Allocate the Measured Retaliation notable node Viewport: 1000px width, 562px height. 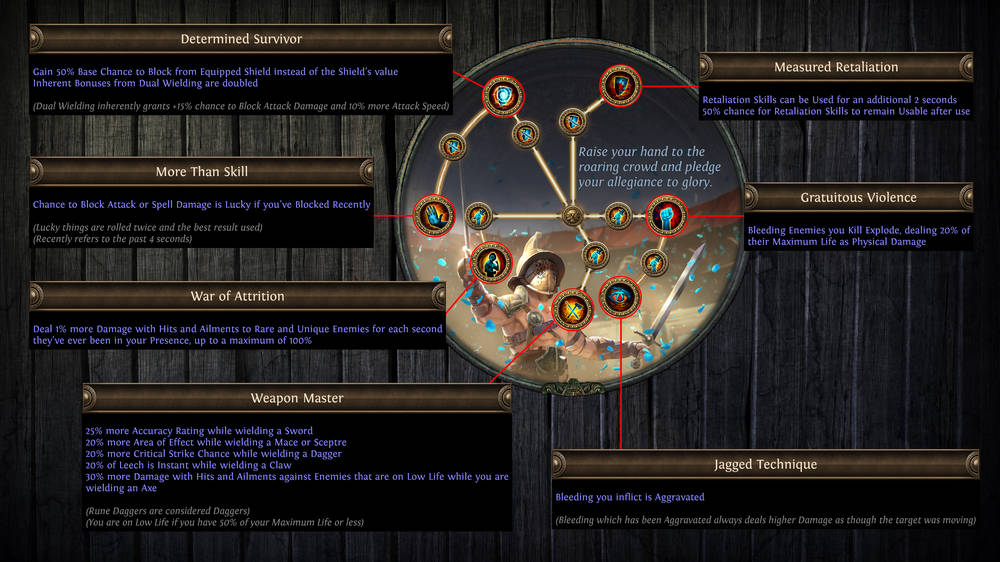click(x=617, y=87)
